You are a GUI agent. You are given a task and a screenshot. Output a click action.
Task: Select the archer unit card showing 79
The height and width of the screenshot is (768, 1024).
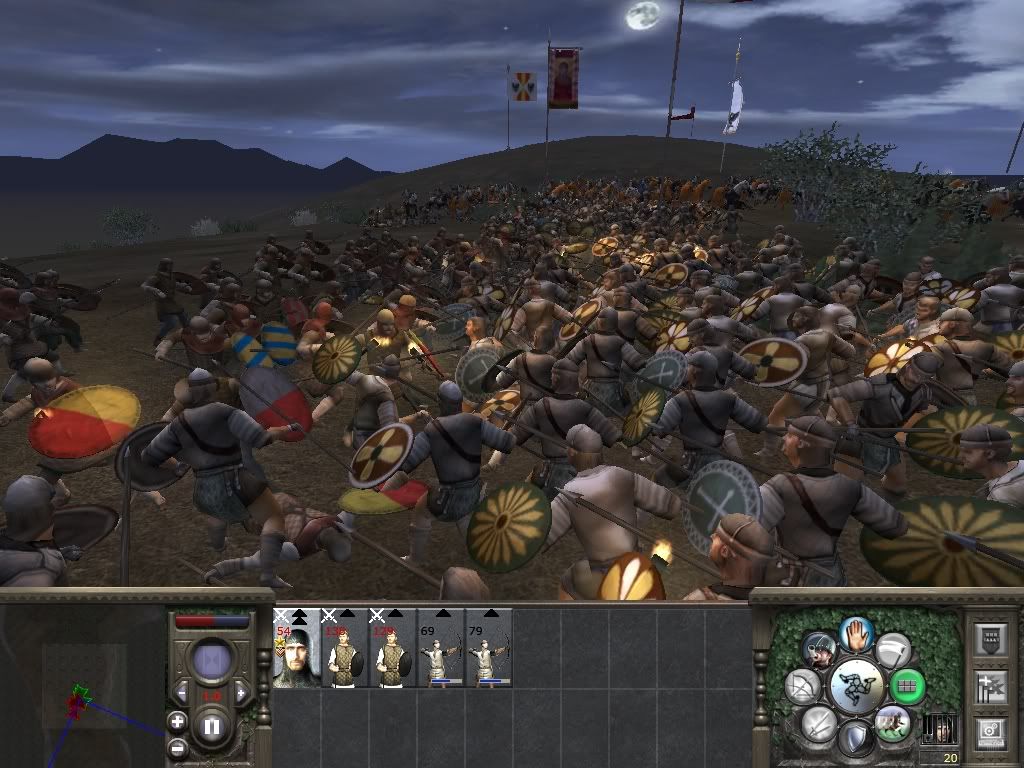pyautogui.click(x=488, y=648)
